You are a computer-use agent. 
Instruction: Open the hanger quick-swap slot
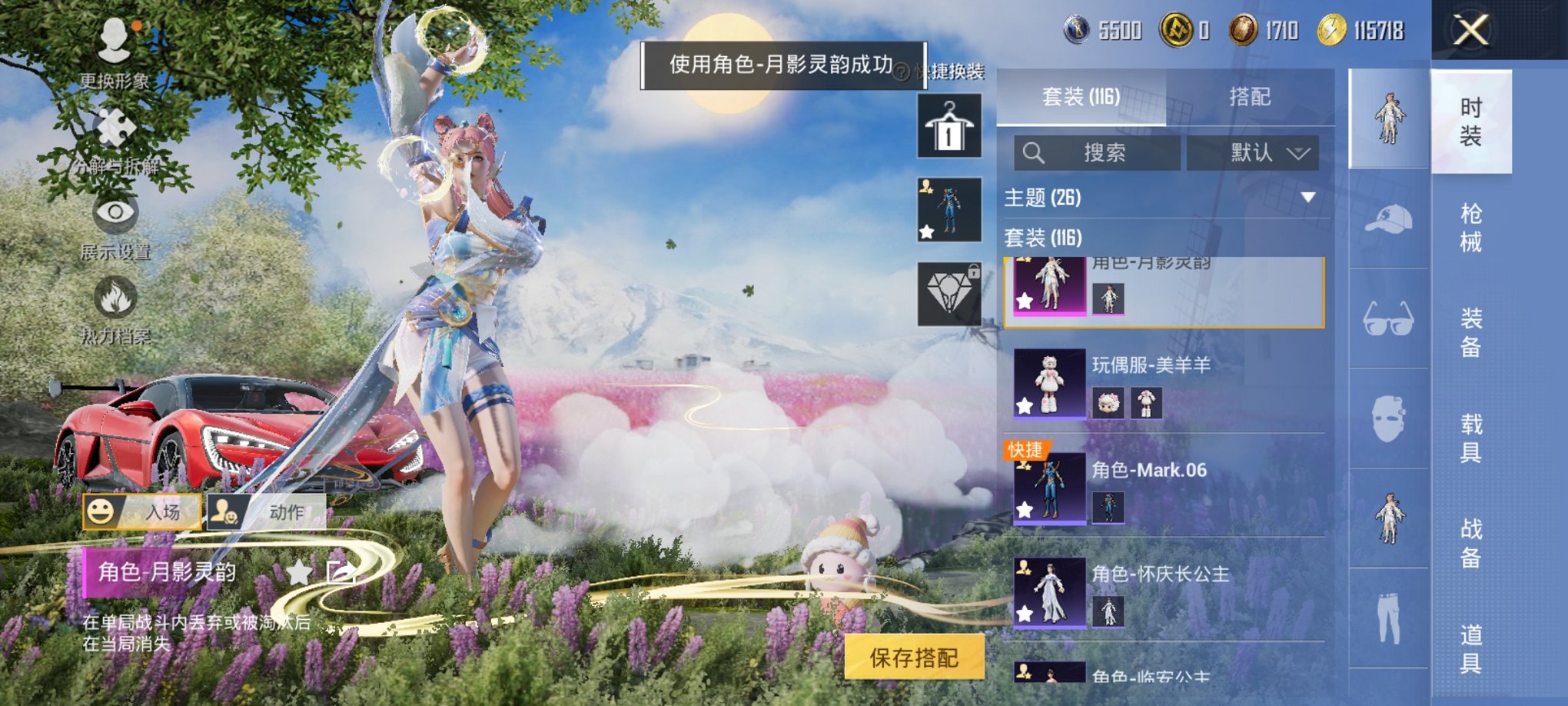[951, 125]
